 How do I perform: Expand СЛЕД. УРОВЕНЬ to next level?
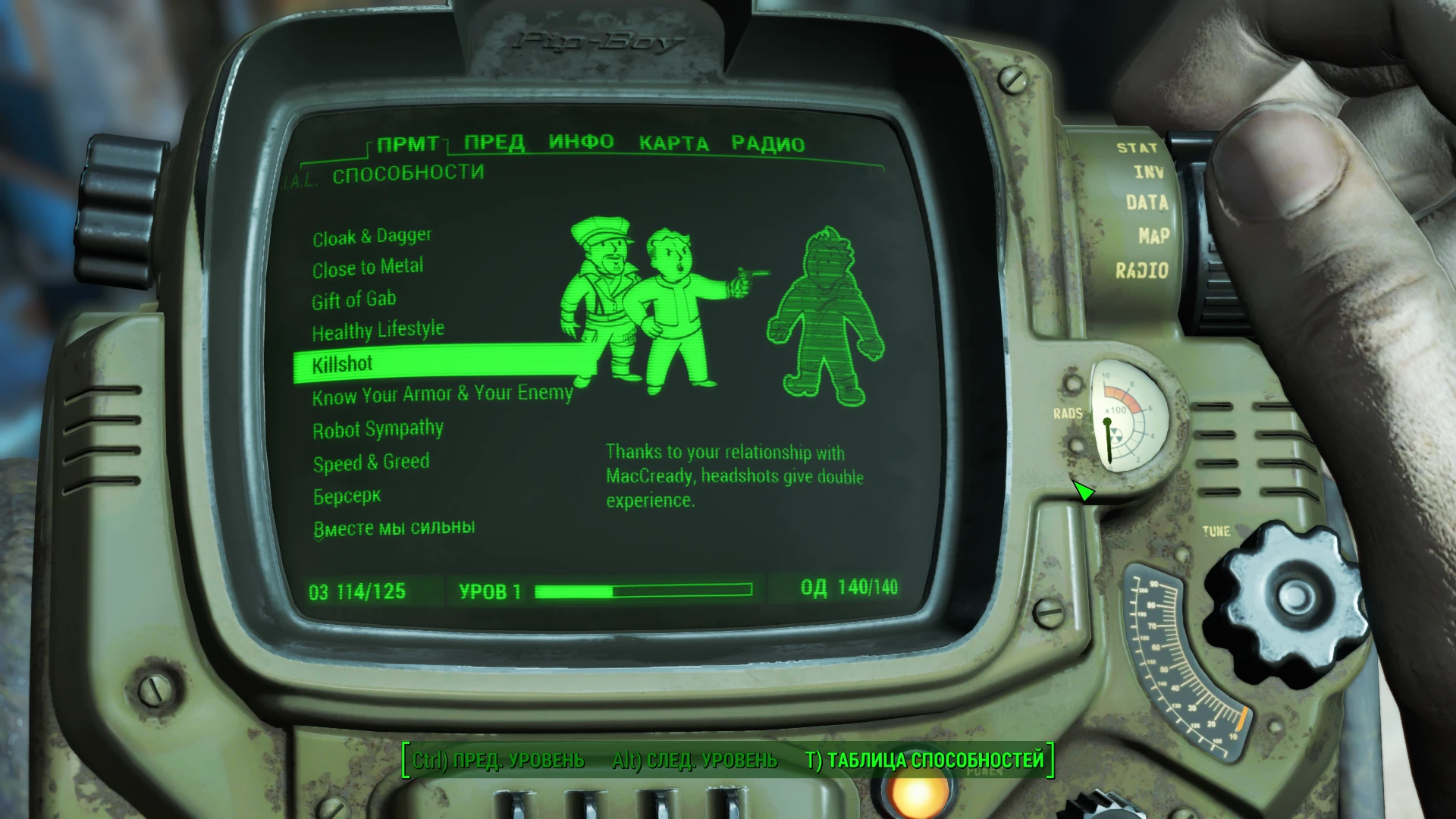click(694, 758)
